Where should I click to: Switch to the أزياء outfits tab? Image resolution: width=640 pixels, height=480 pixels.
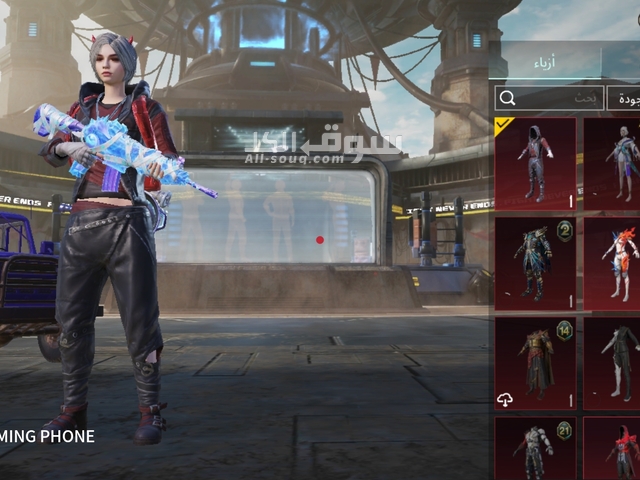552,62
